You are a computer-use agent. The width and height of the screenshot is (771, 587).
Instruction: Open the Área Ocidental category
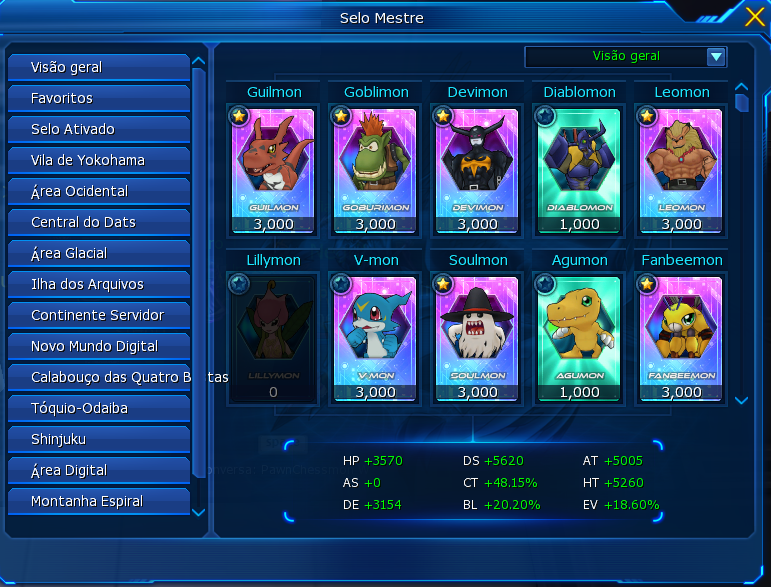[x=98, y=192]
